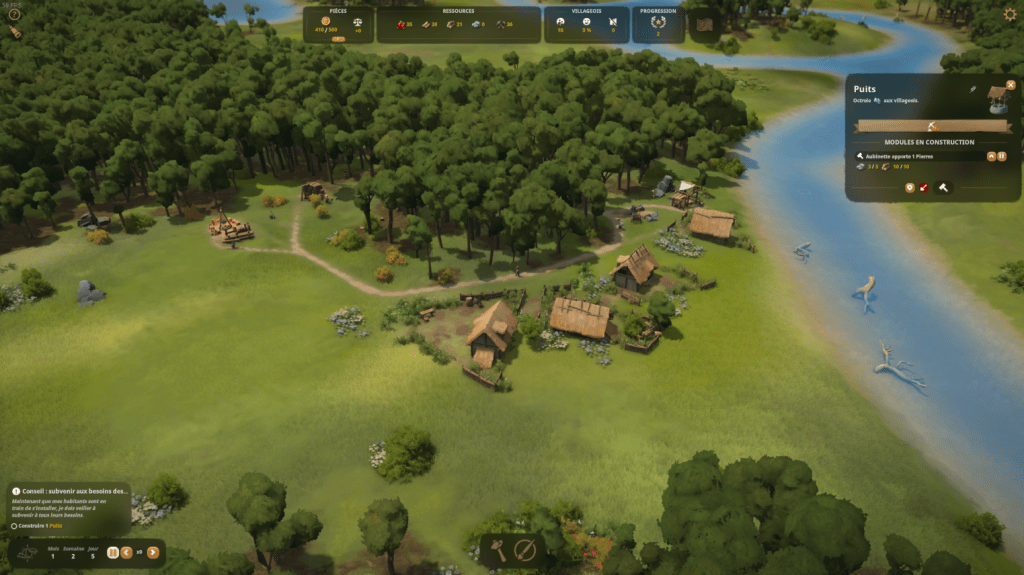This screenshot has height=575, width=1024.
Task: Close the Puits building panel
Action: click(1011, 85)
